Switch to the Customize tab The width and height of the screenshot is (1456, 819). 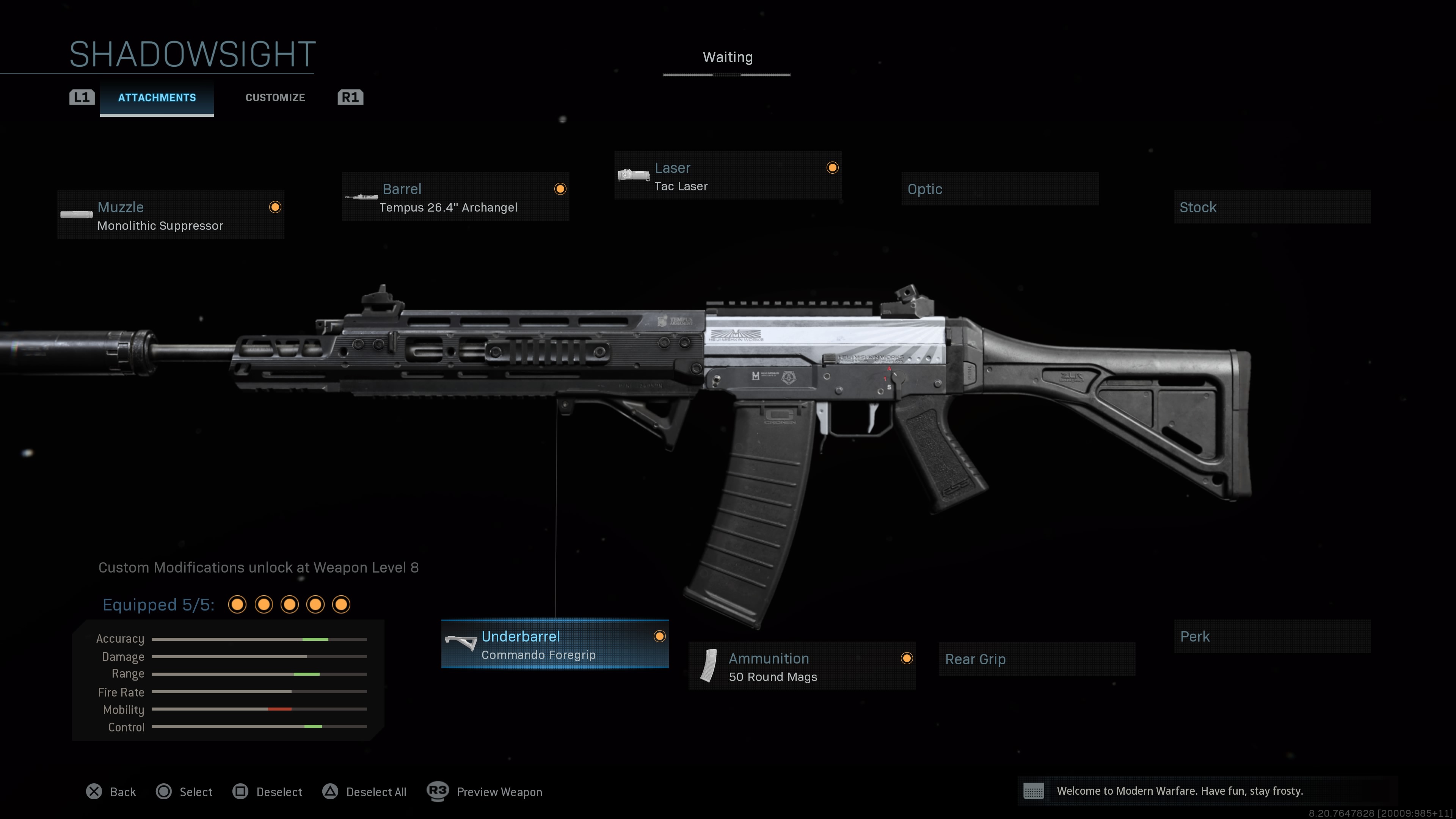tap(275, 97)
